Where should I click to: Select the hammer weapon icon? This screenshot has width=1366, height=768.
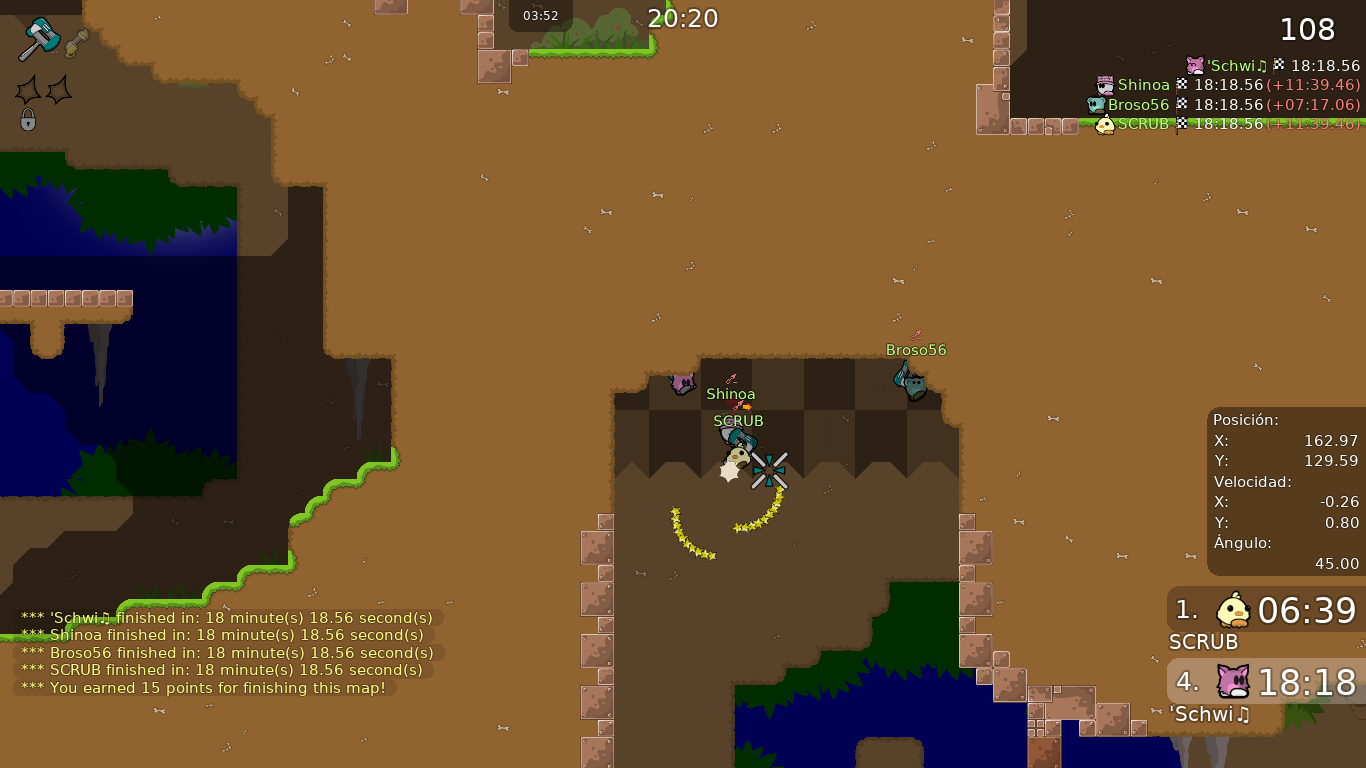pyautogui.click(x=39, y=39)
